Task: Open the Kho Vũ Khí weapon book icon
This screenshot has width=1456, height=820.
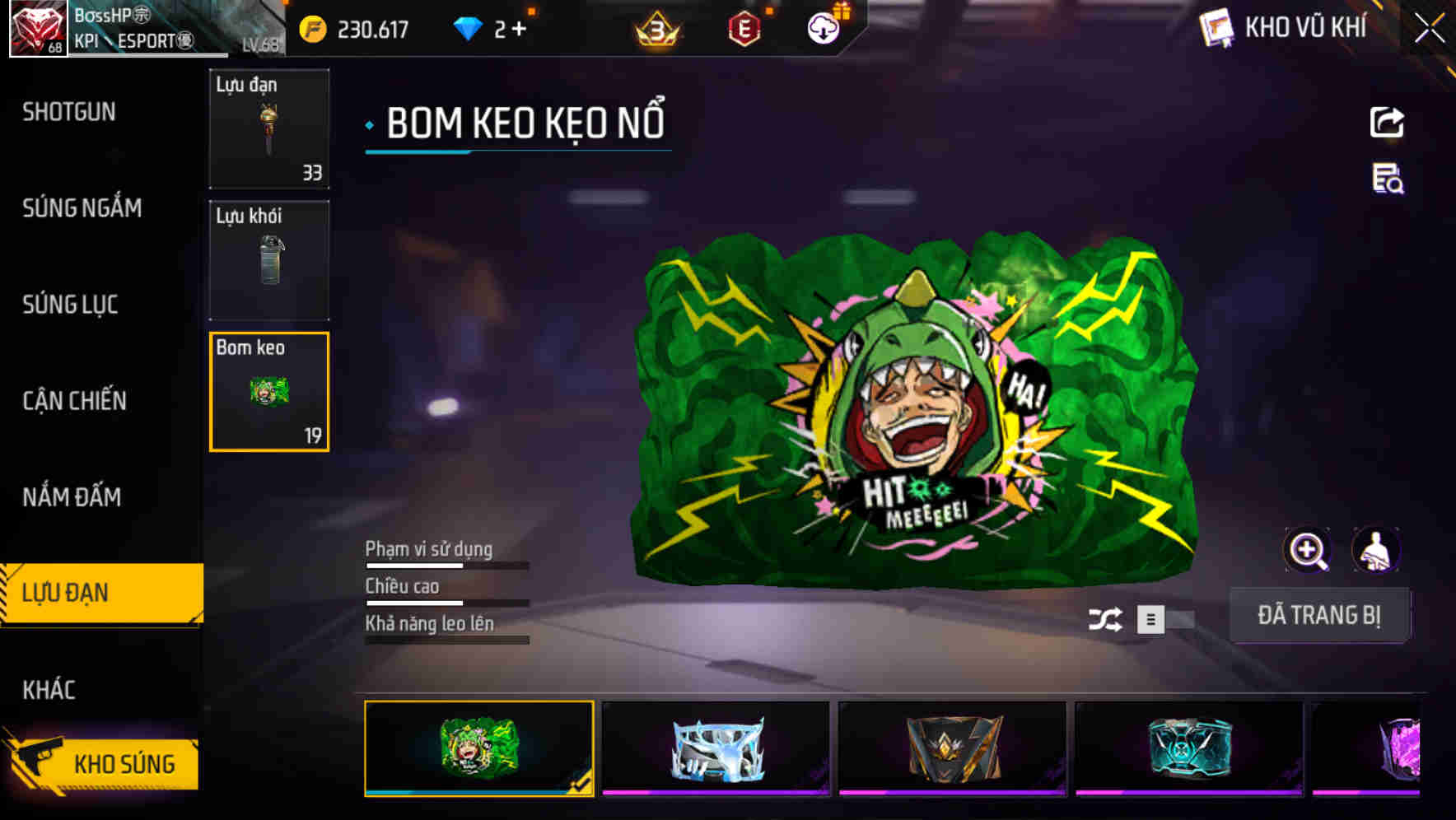Action: (1214, 27)
